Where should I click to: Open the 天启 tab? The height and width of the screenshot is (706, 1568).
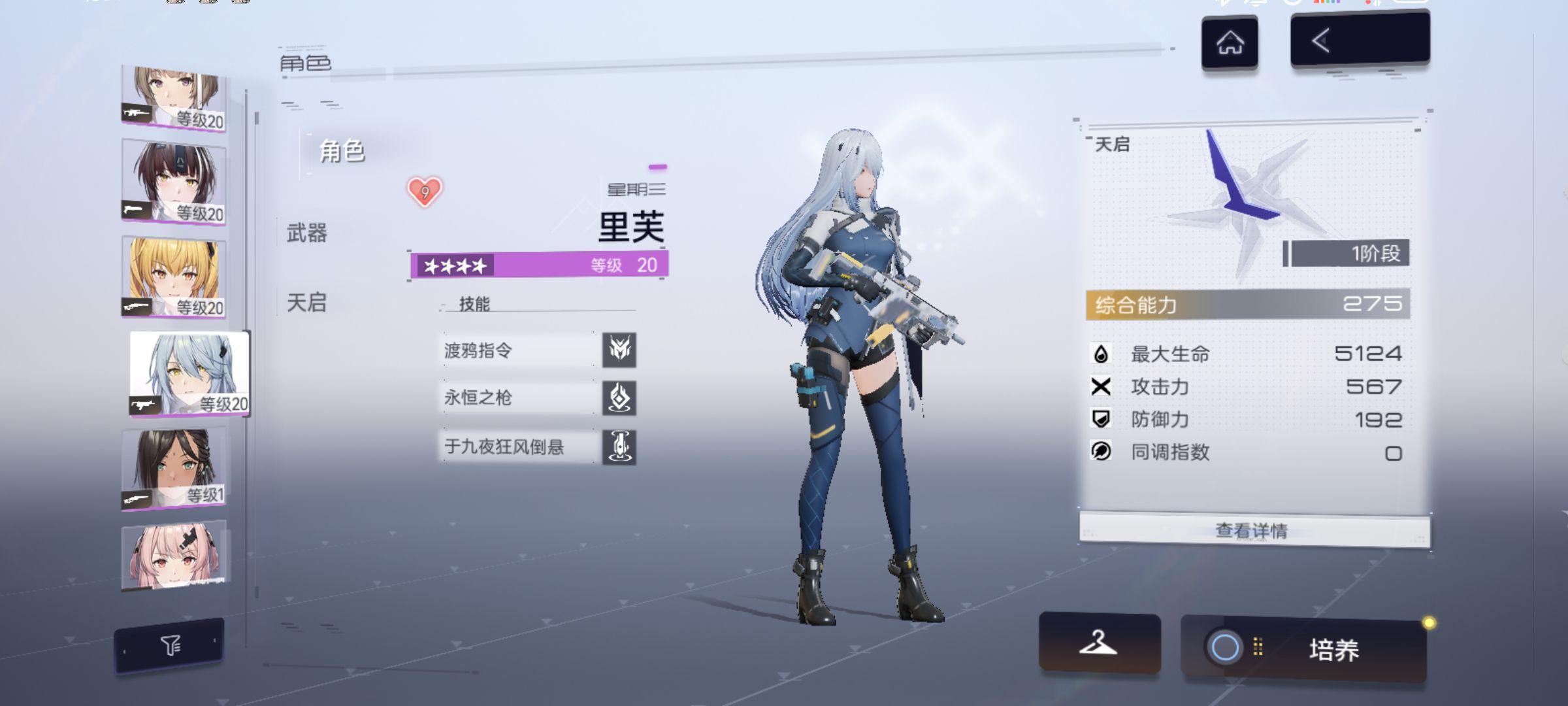click(x=306, y=303)
